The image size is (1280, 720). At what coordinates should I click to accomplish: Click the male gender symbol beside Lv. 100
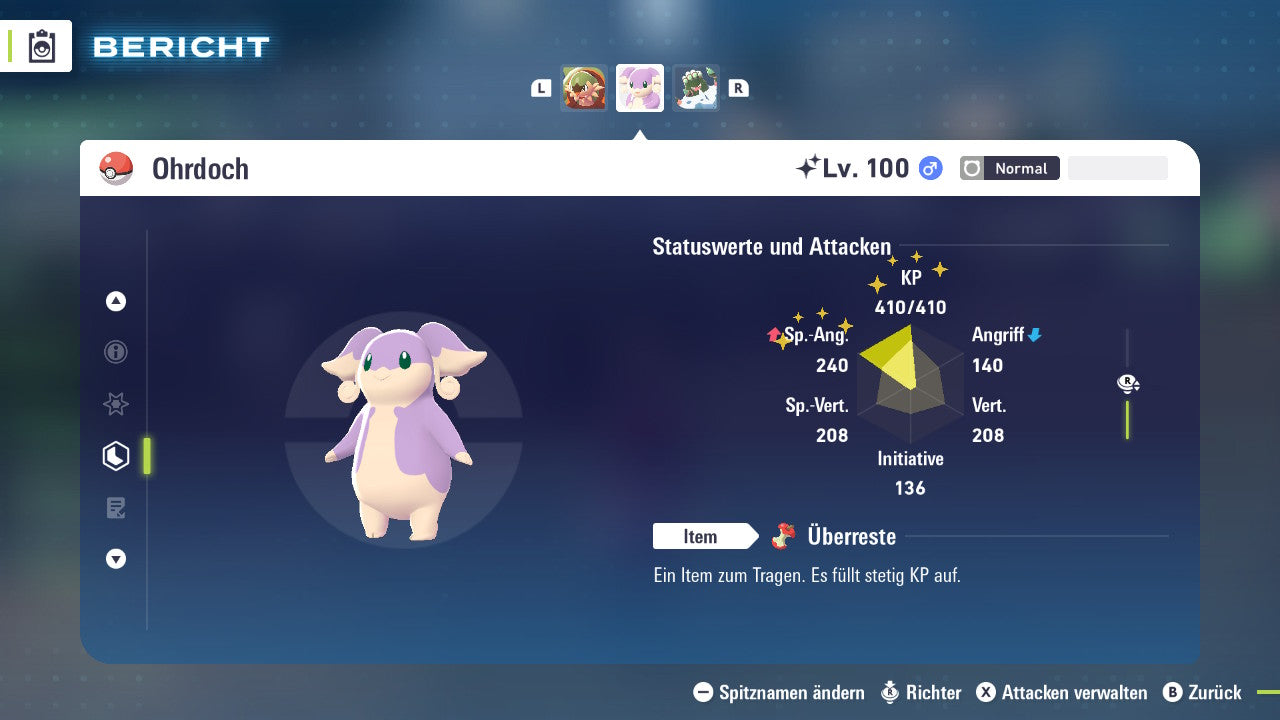(928, 168)
